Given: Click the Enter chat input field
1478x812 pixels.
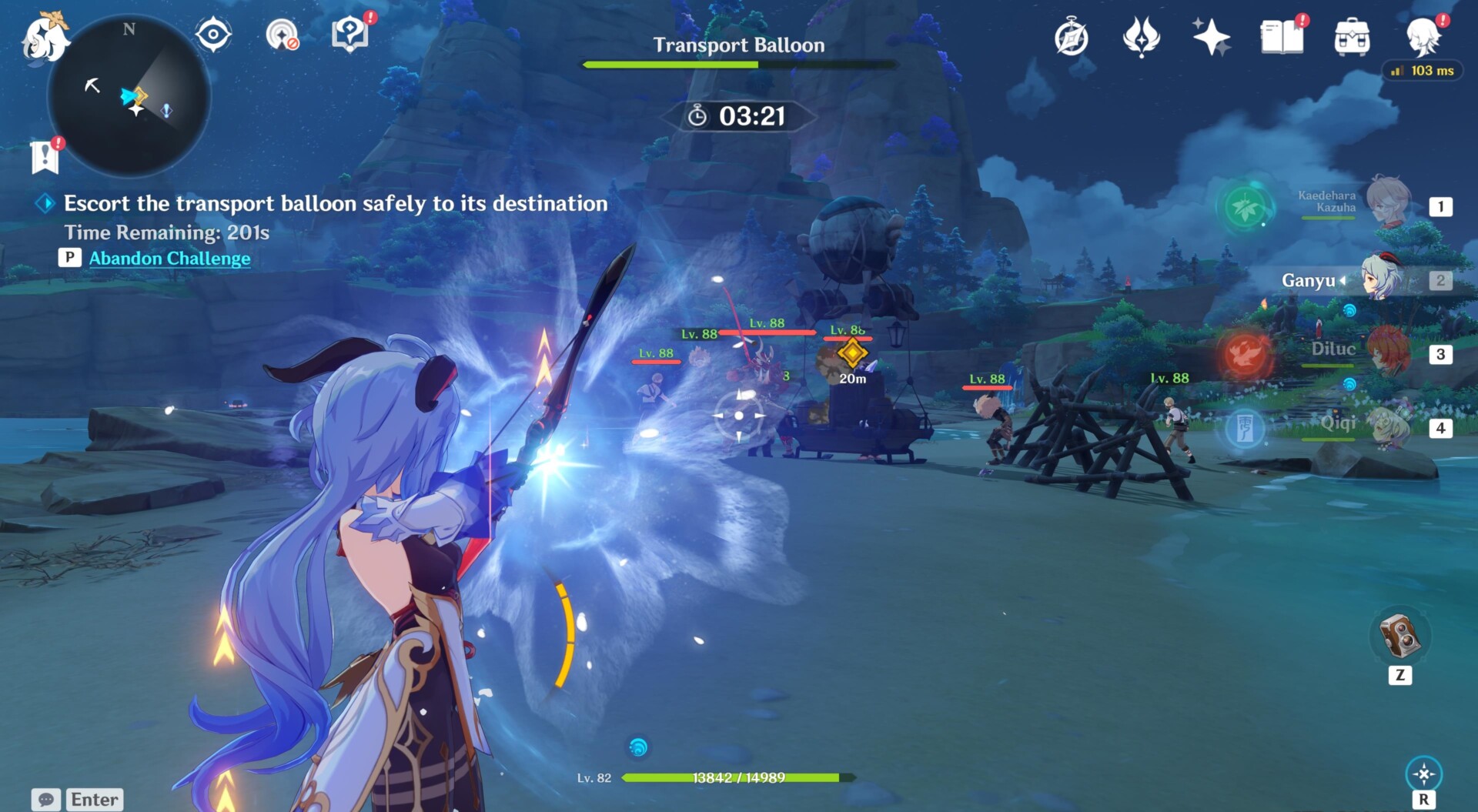Looking at the screenshot, I should pos(94,800).
